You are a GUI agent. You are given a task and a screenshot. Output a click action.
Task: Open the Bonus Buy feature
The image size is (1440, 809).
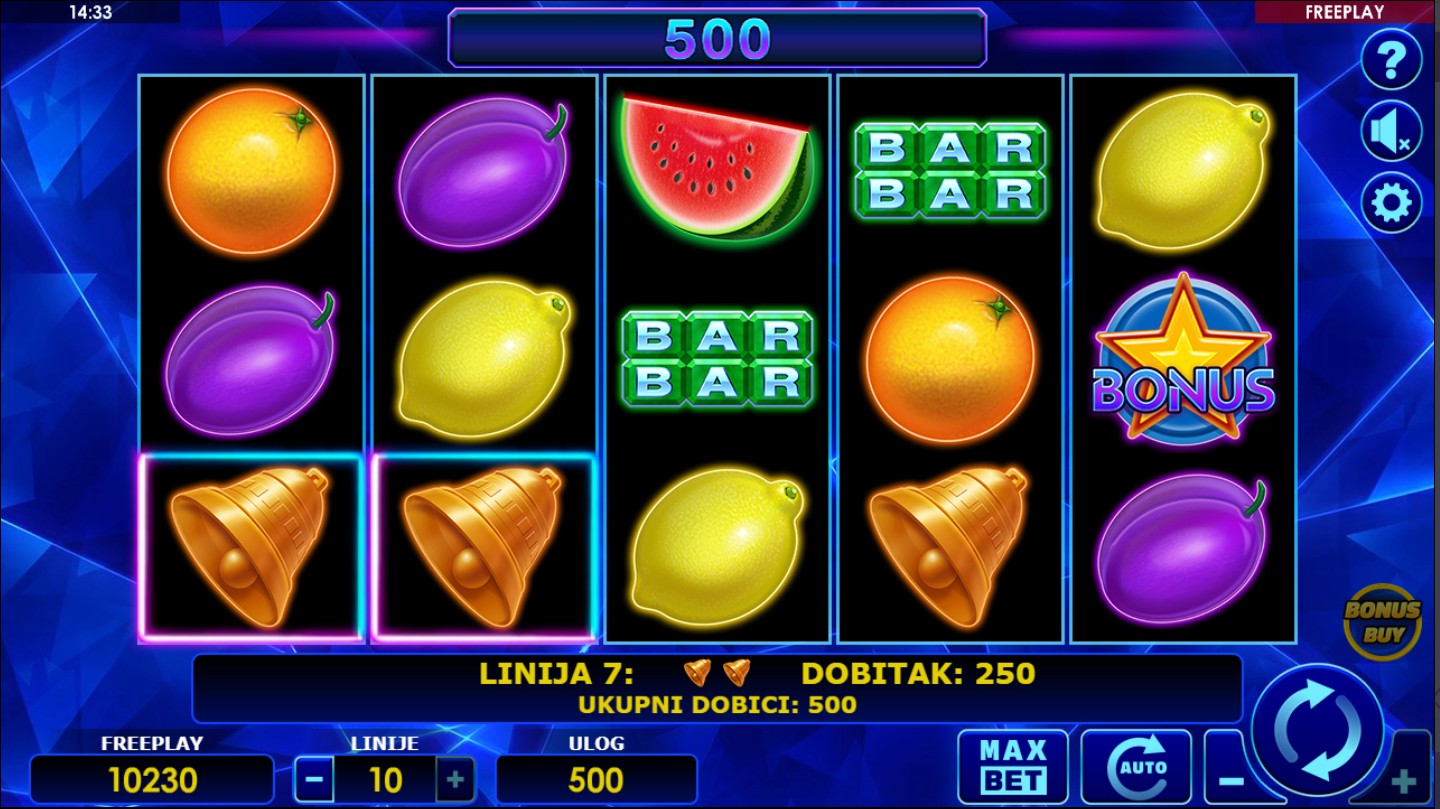[1382, 622]
